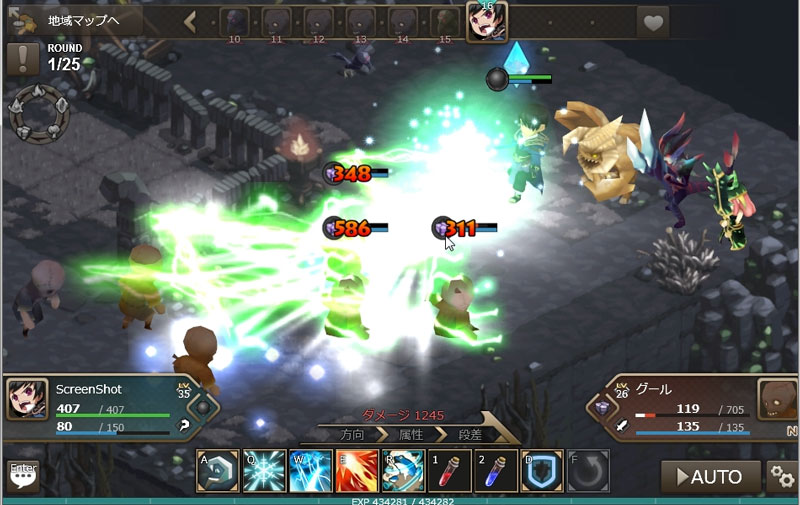
Task: Click the circular arrow icon in slot F
Action: tap(588, 470)
